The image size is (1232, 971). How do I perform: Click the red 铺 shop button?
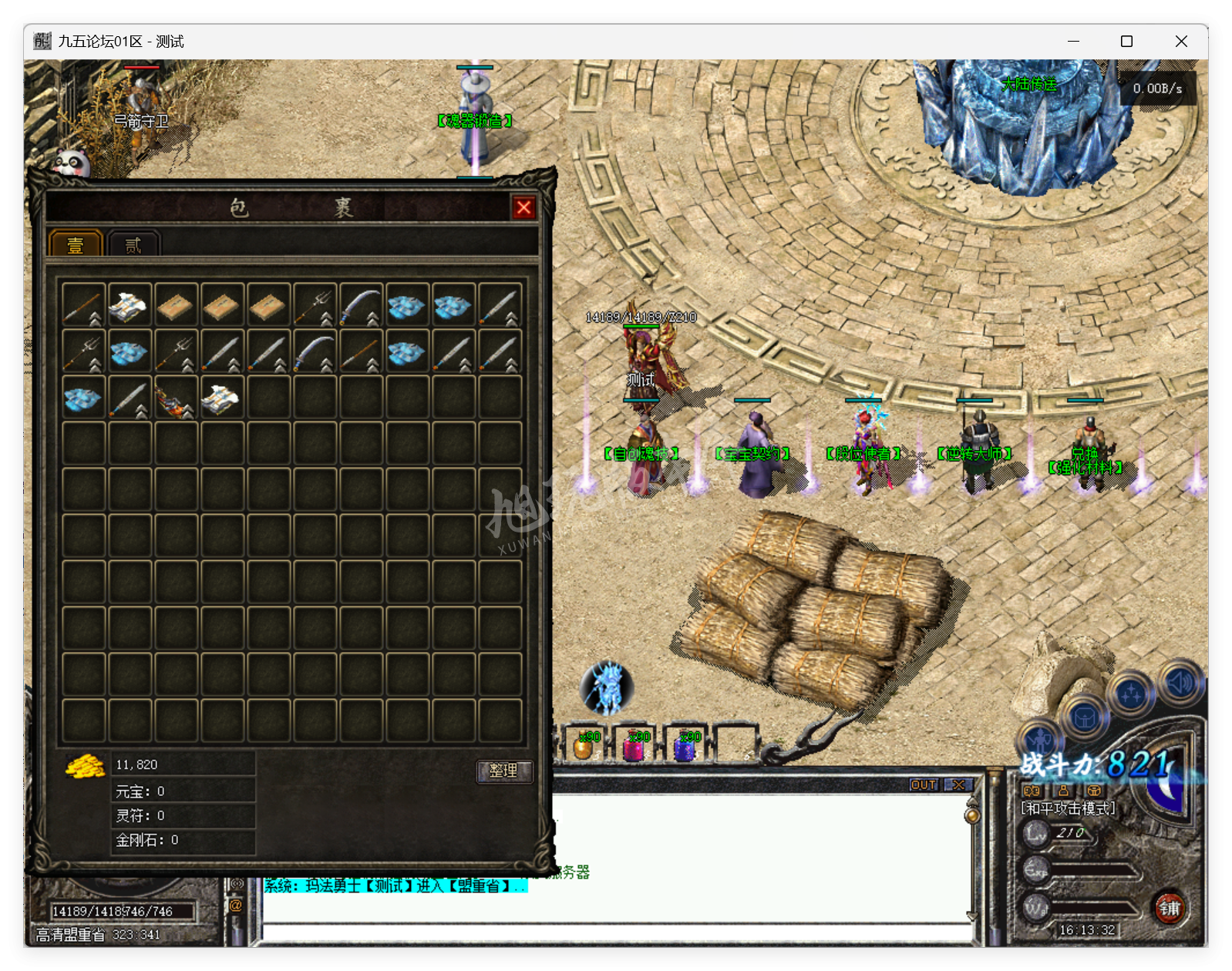(1170, 908)
